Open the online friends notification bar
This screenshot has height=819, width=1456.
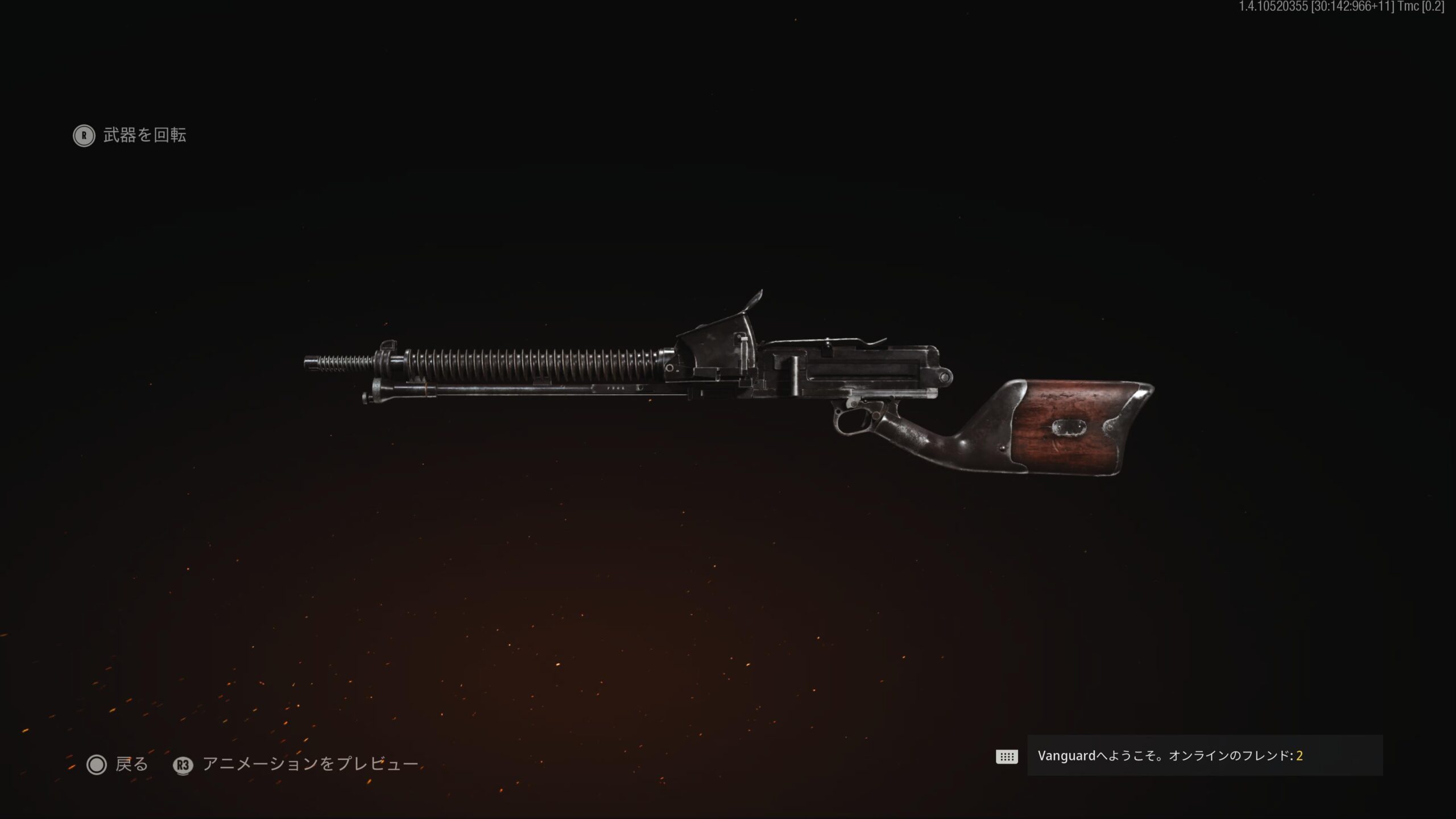(1204, 756)
